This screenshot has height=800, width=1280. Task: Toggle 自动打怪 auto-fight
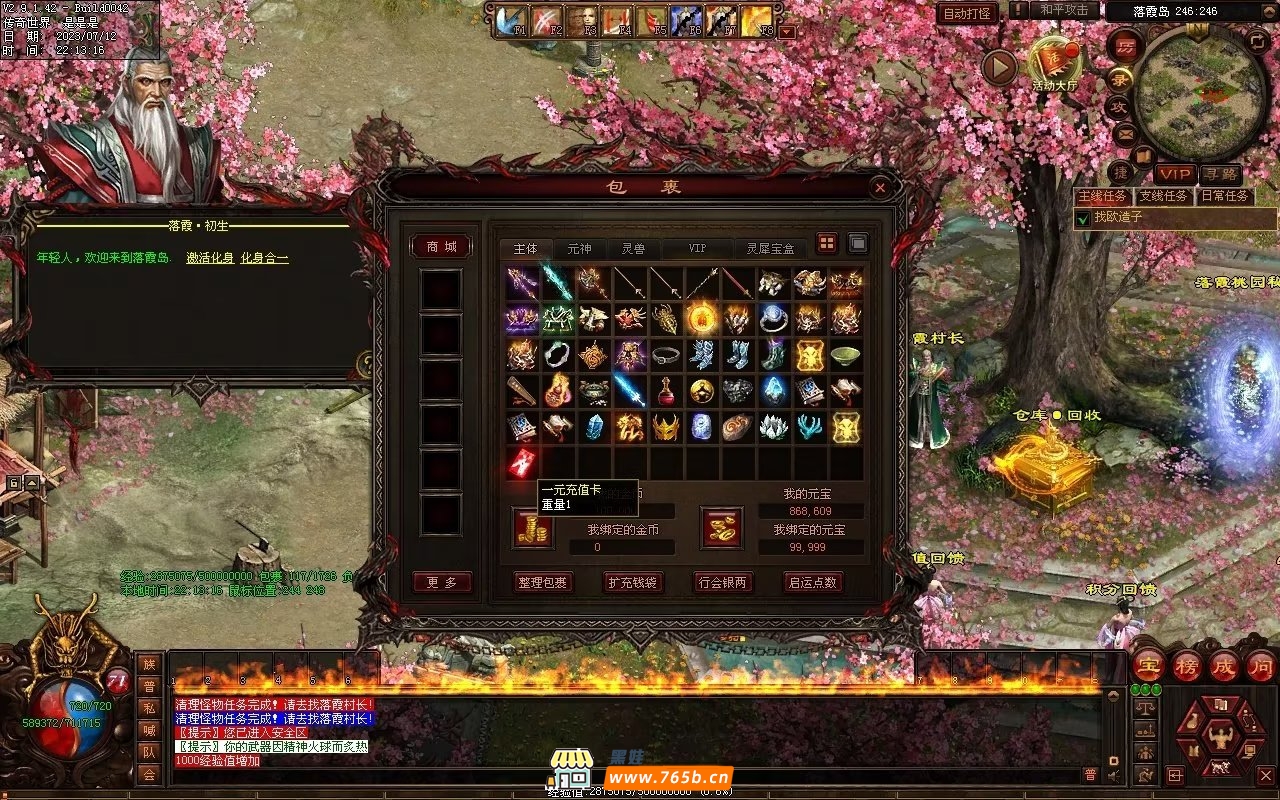(967, 13)
